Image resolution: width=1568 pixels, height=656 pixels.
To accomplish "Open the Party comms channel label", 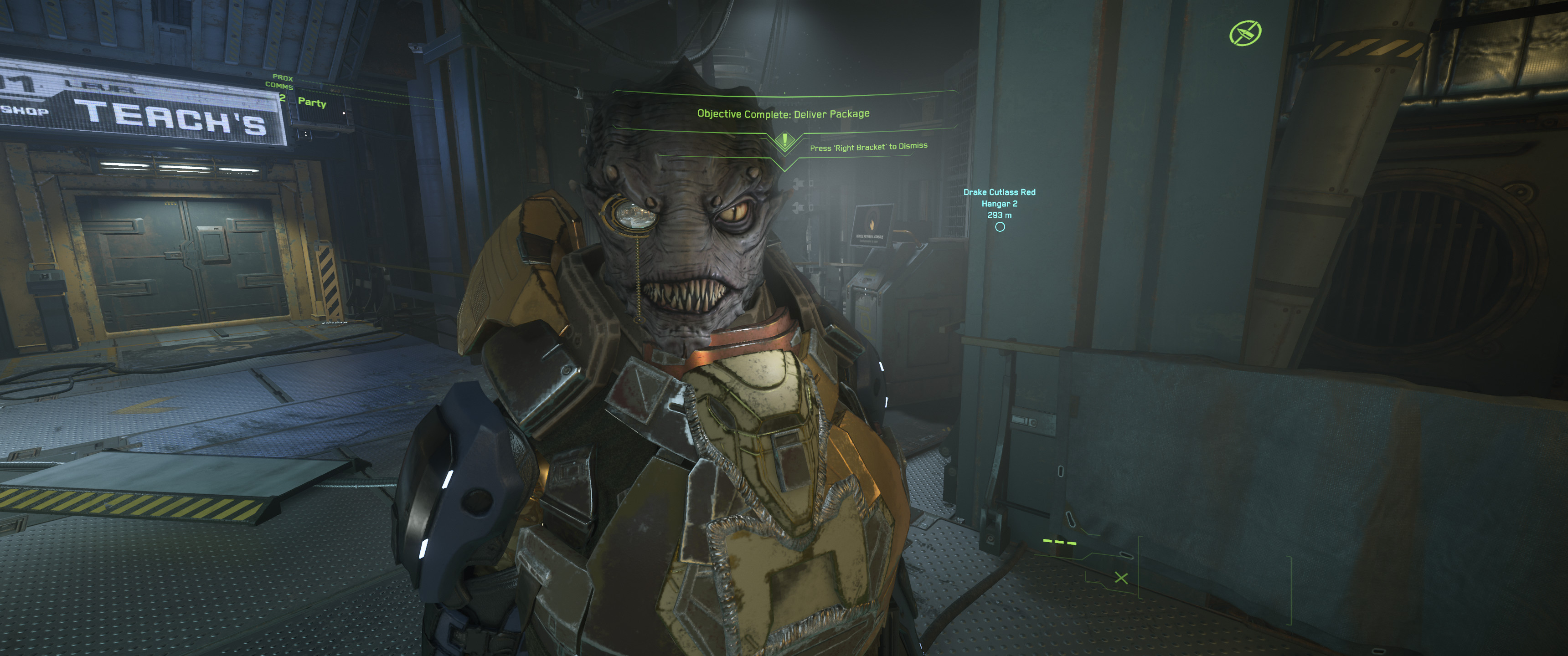I will [312, 102].
